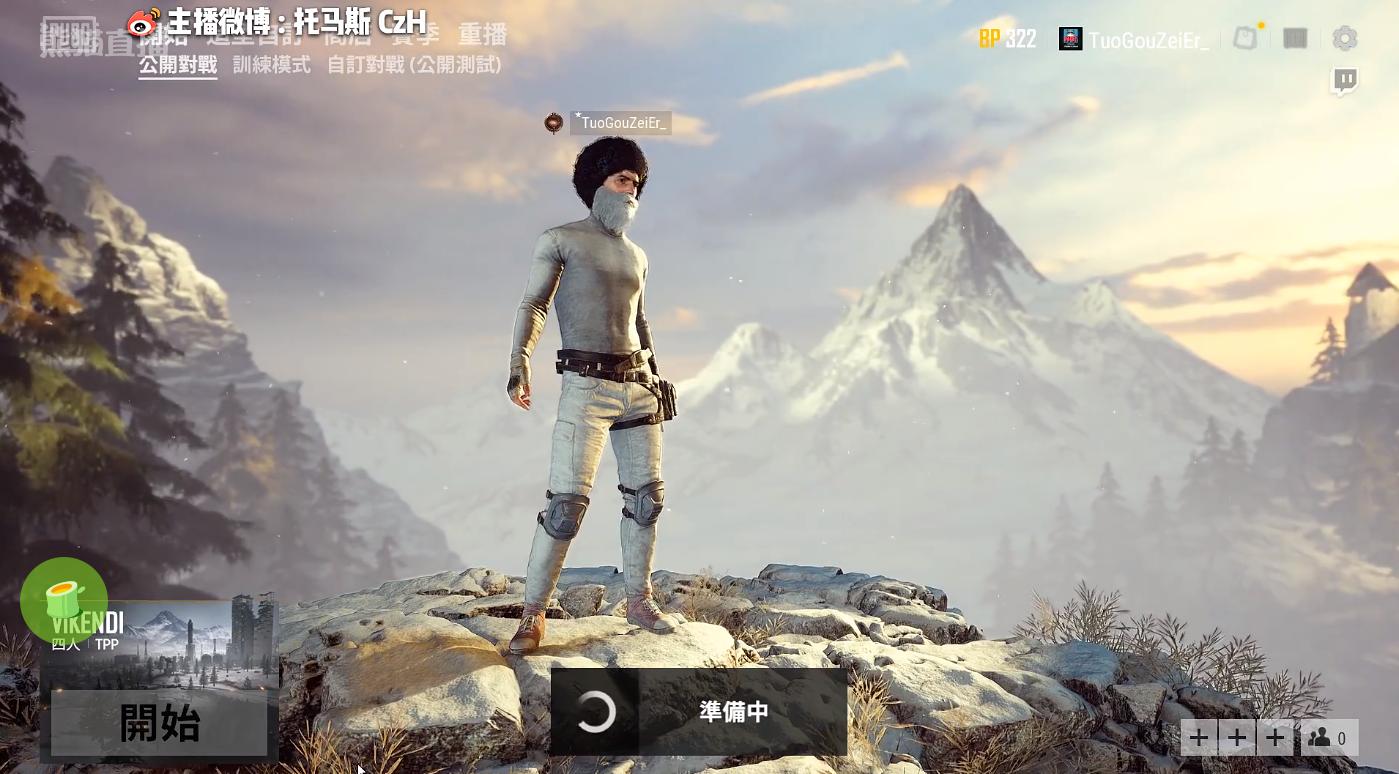Open the bag icon with yellow notification dot
This screenshot has width=1399, height=774.
[1245, 38]
